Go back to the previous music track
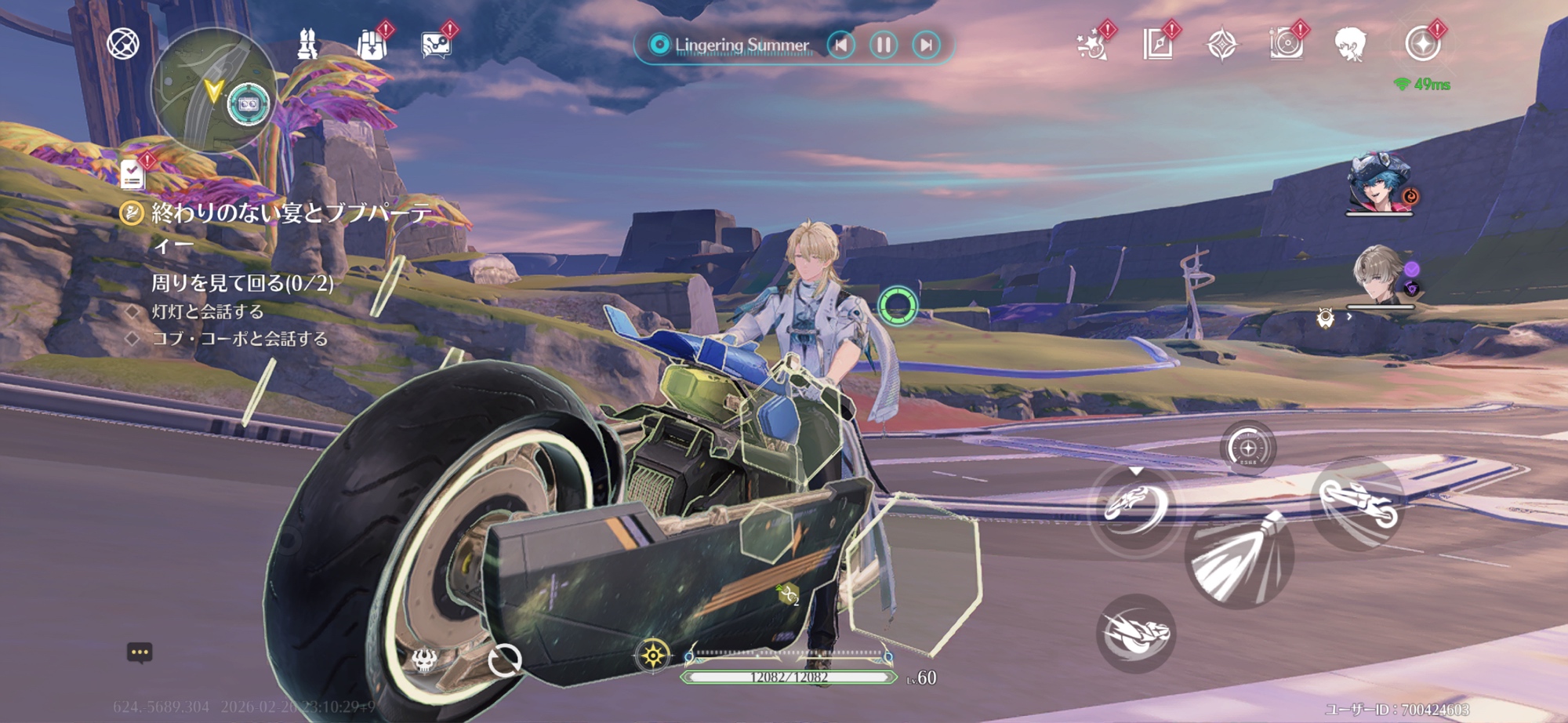The width and height of the screenshot is (1568, 723). pos(841,45)
